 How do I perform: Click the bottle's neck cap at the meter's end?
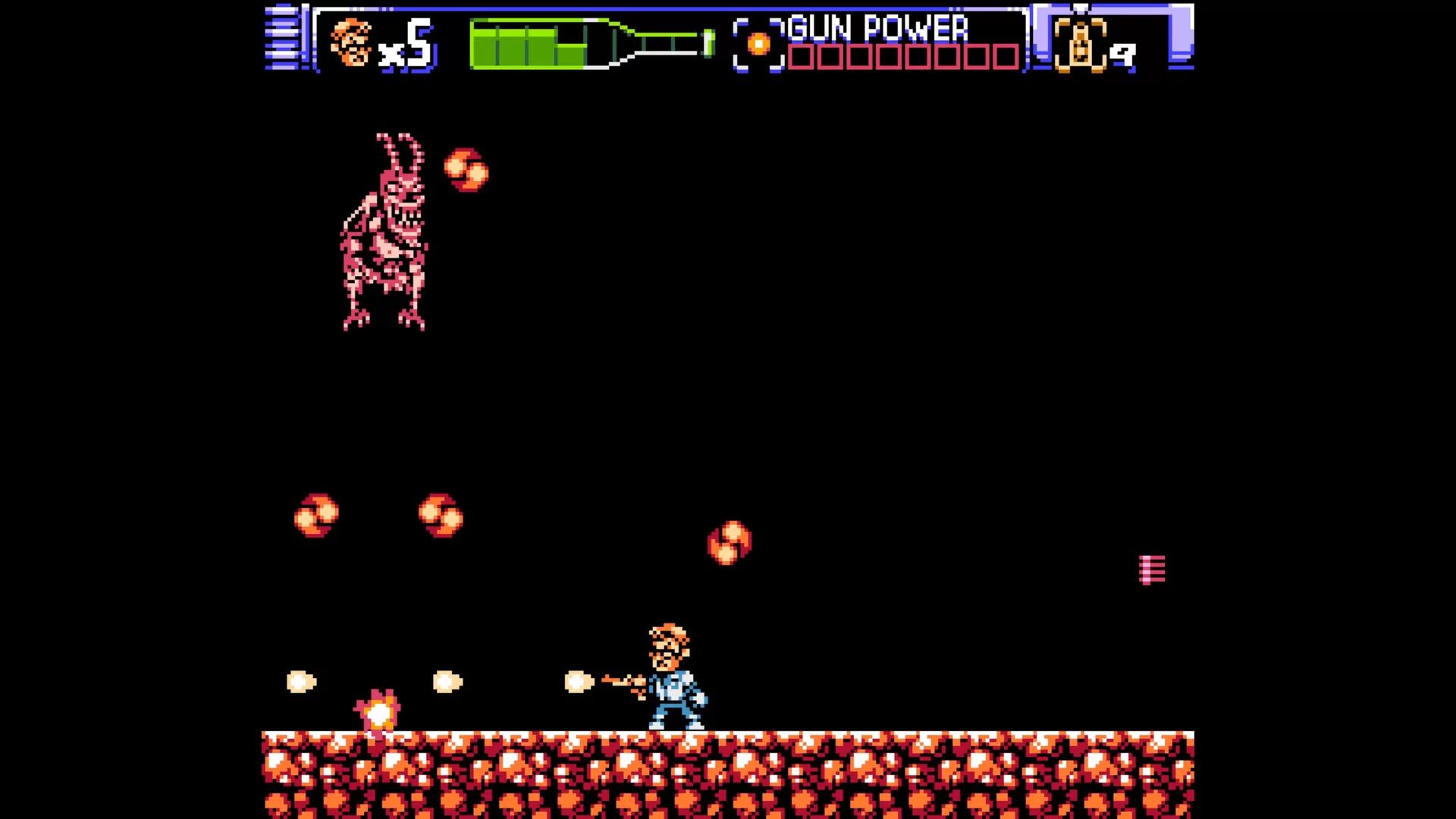tap(708, 44)
